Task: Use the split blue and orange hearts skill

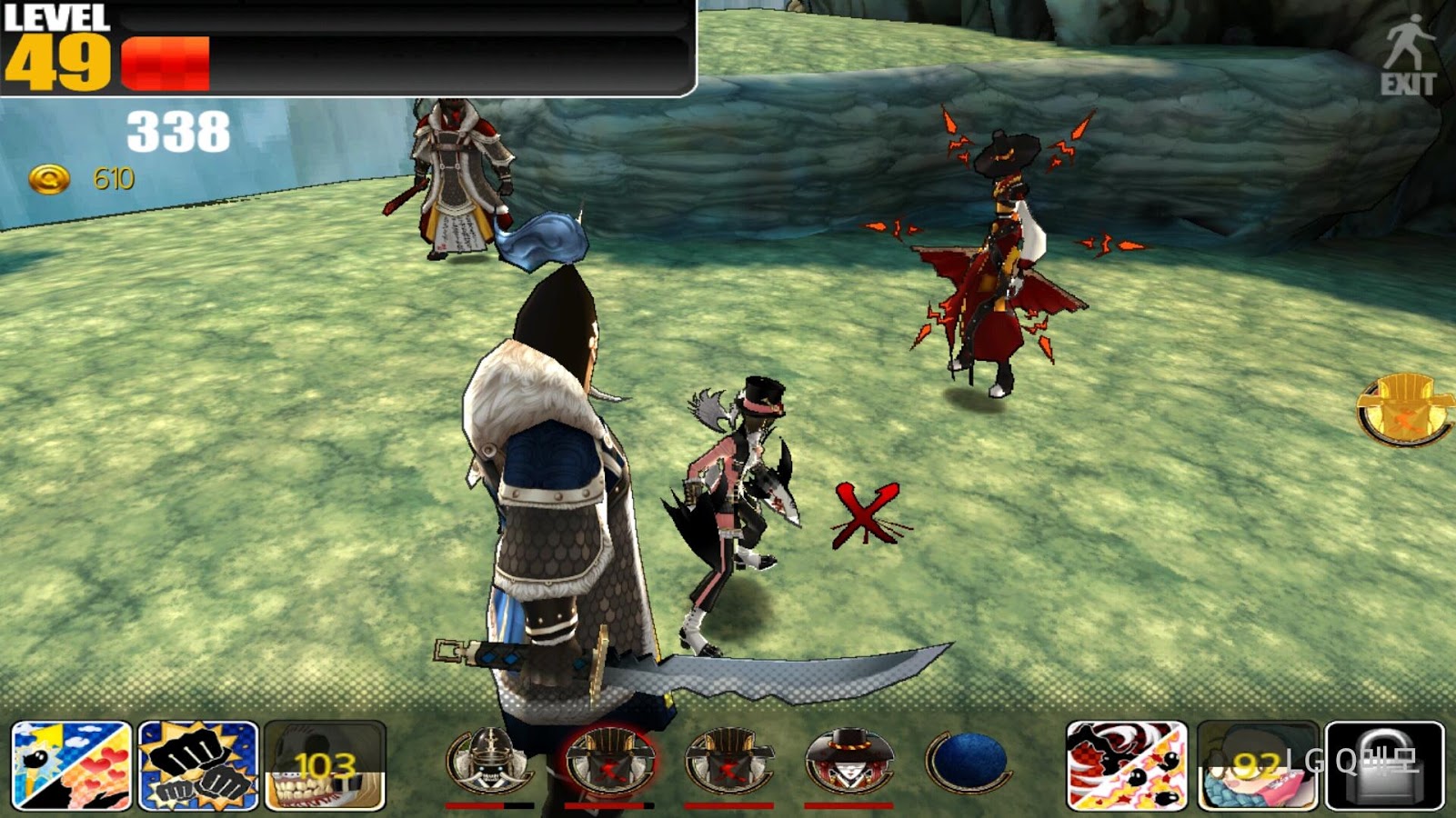Action: click(72, 765)
